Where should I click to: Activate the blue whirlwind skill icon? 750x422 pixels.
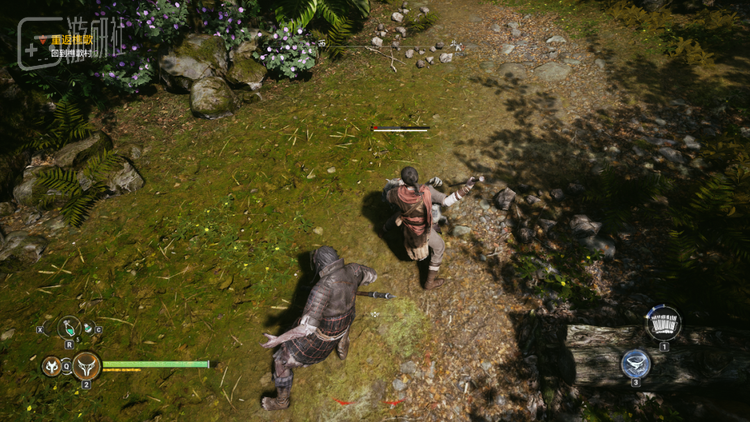click(635, 362)
